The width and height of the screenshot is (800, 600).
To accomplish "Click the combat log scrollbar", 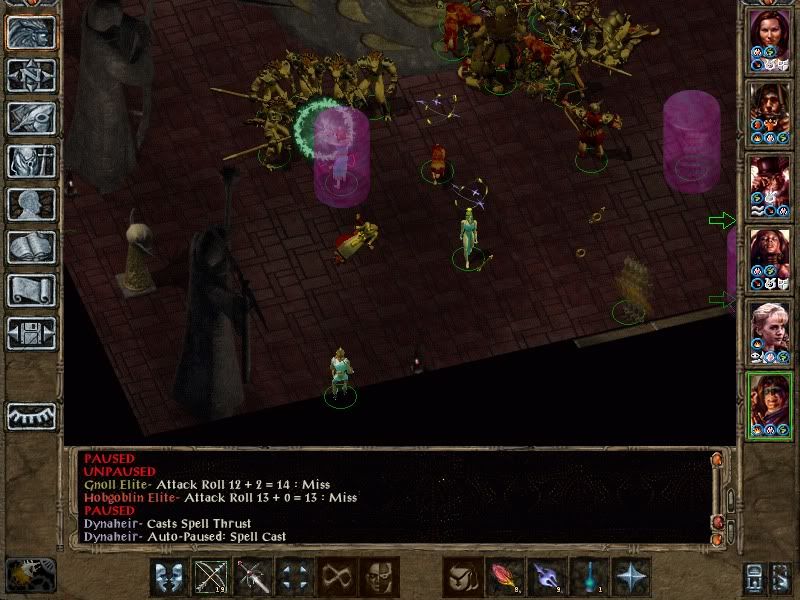I will pos(729,497).
